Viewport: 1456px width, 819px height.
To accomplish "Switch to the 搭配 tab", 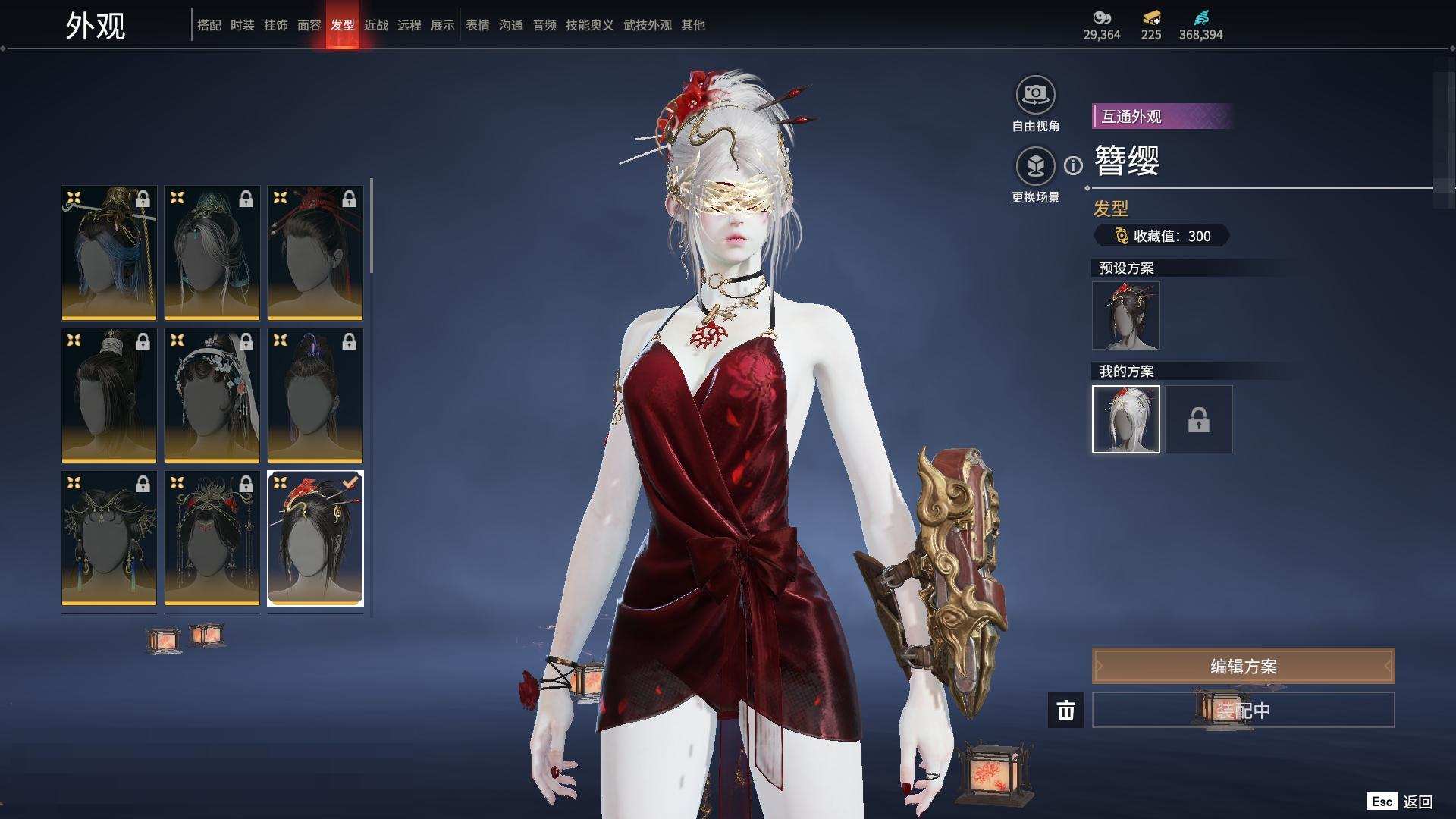I will pos(209,25).
